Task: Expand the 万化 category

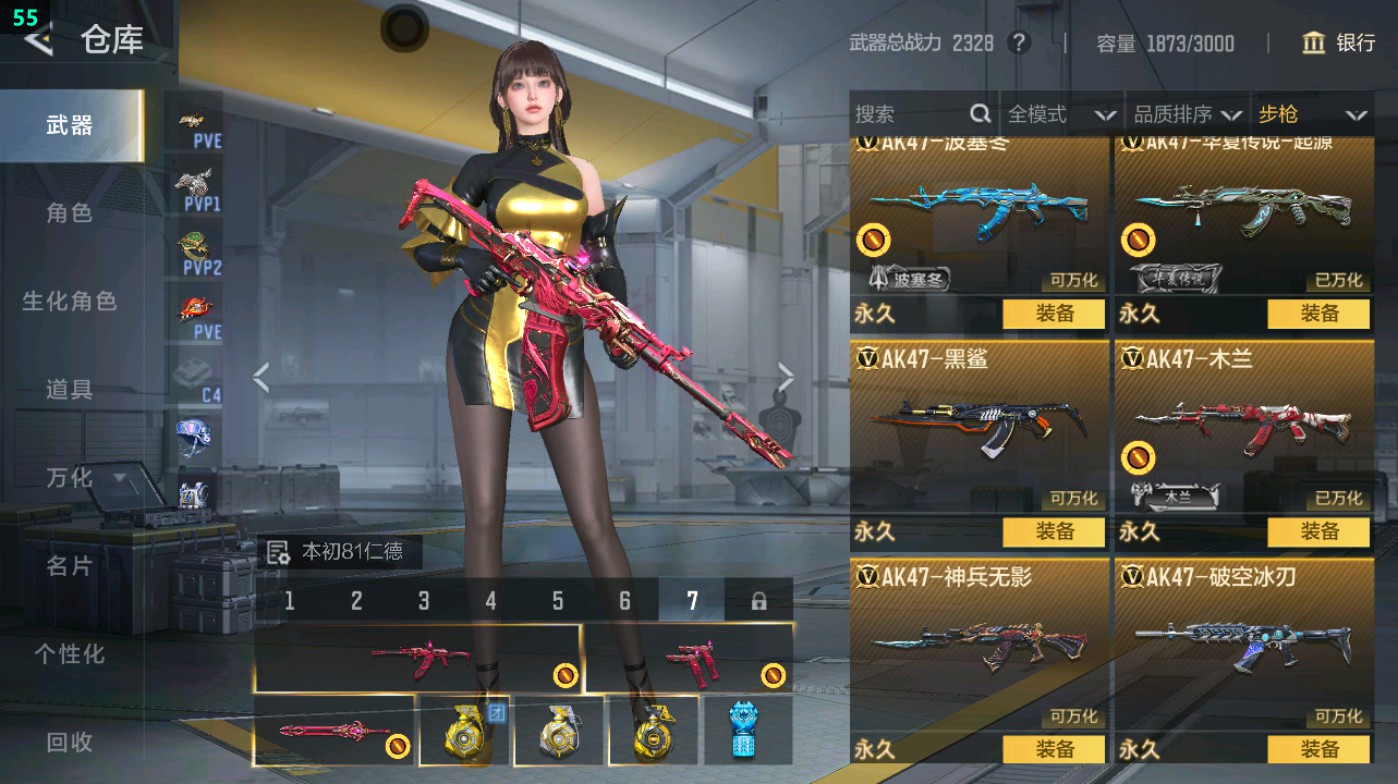Action: pos(85,478)
